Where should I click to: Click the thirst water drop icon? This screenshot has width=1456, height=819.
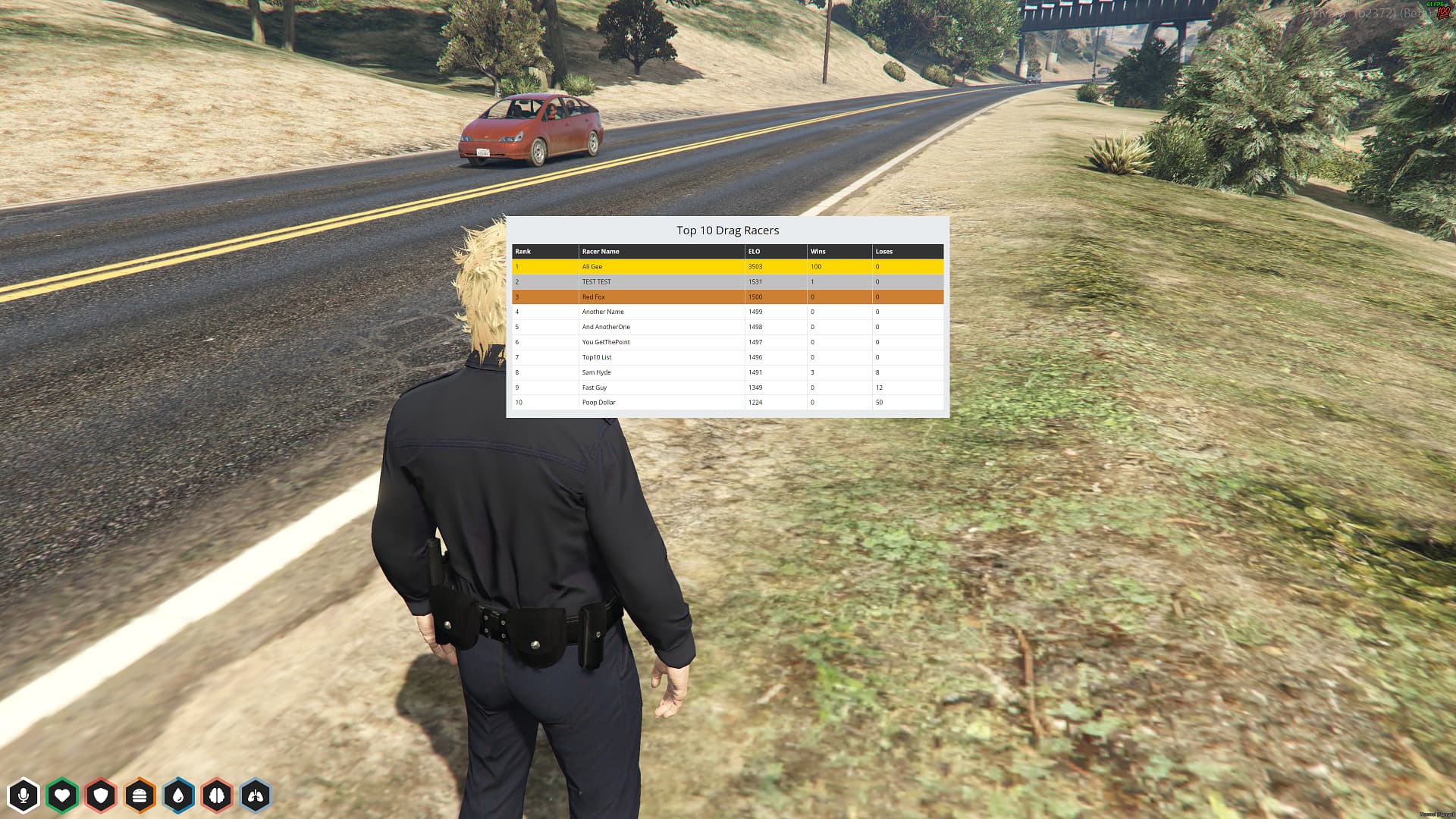click(x=179, y=795)
